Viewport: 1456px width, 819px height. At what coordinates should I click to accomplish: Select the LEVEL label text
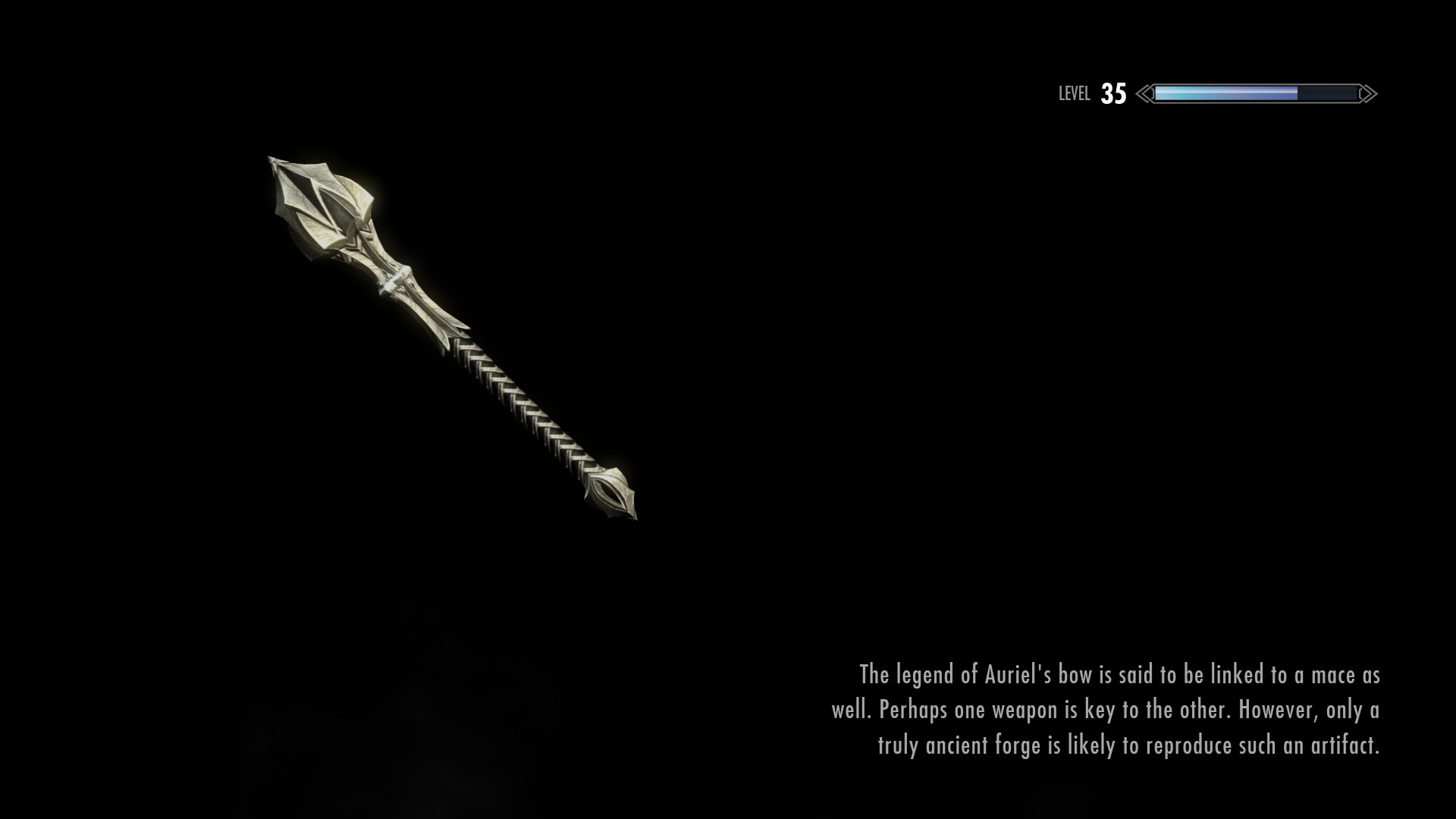pos(1074,93)
